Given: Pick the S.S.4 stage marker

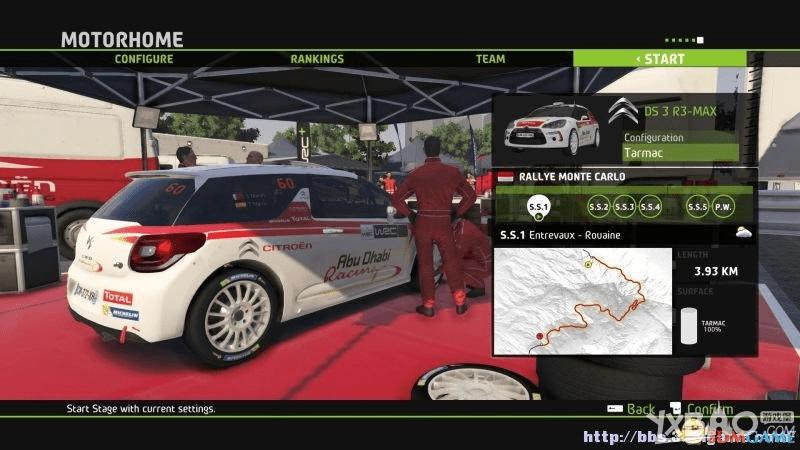Looking at the screenshot, I should pyautogui.click(x=651, y=207).
